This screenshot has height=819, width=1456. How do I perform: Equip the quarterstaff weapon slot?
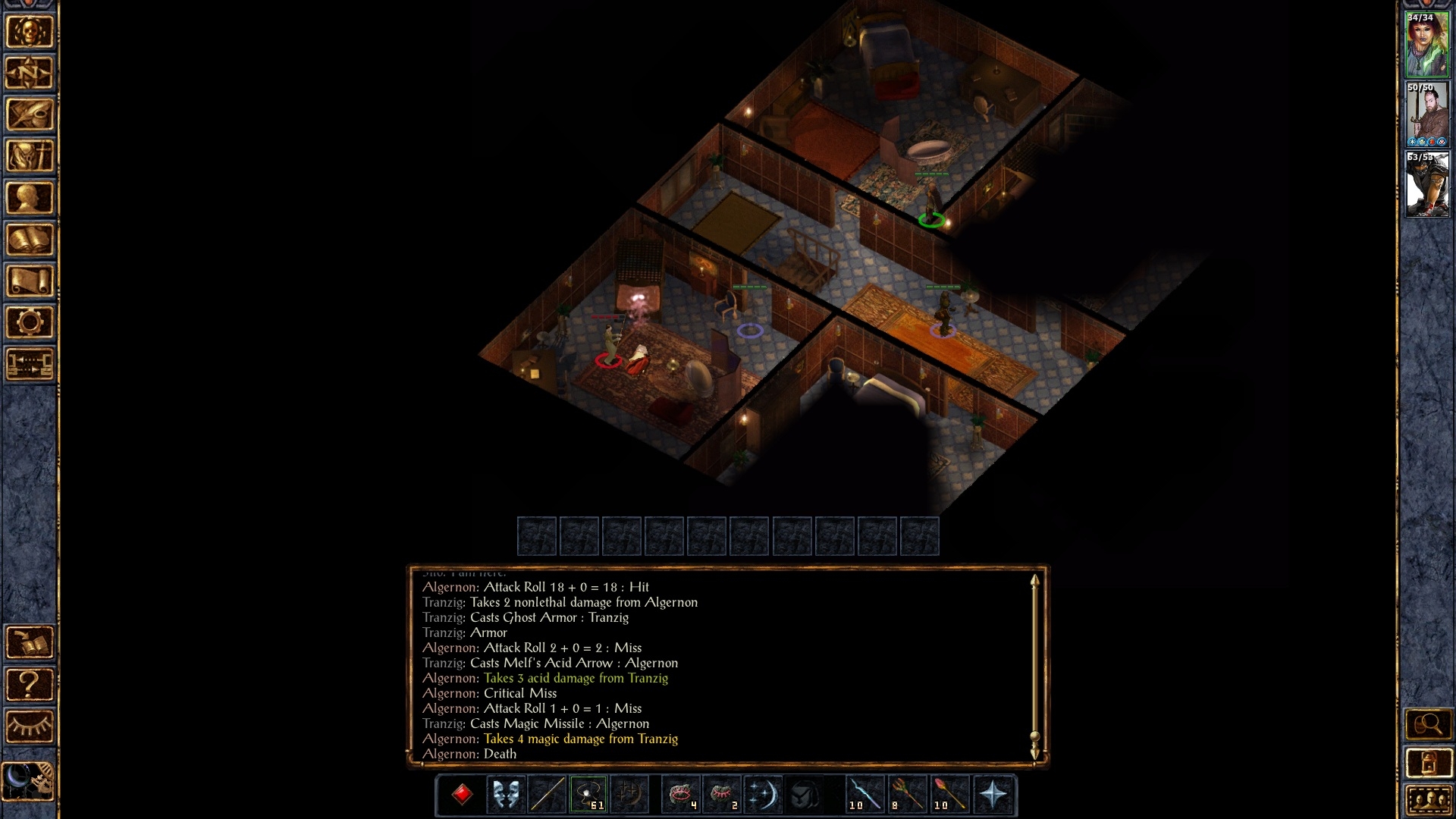point(547,795)
